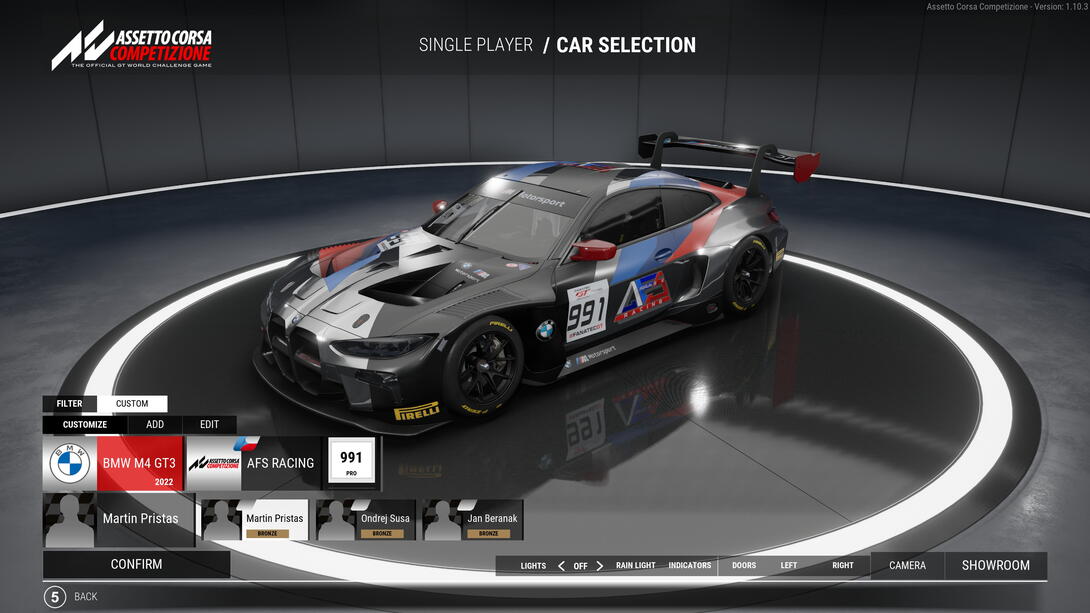Viewport: 1090px width, 613px height.
Task: Click the lights right arrow
Action: 600,566
